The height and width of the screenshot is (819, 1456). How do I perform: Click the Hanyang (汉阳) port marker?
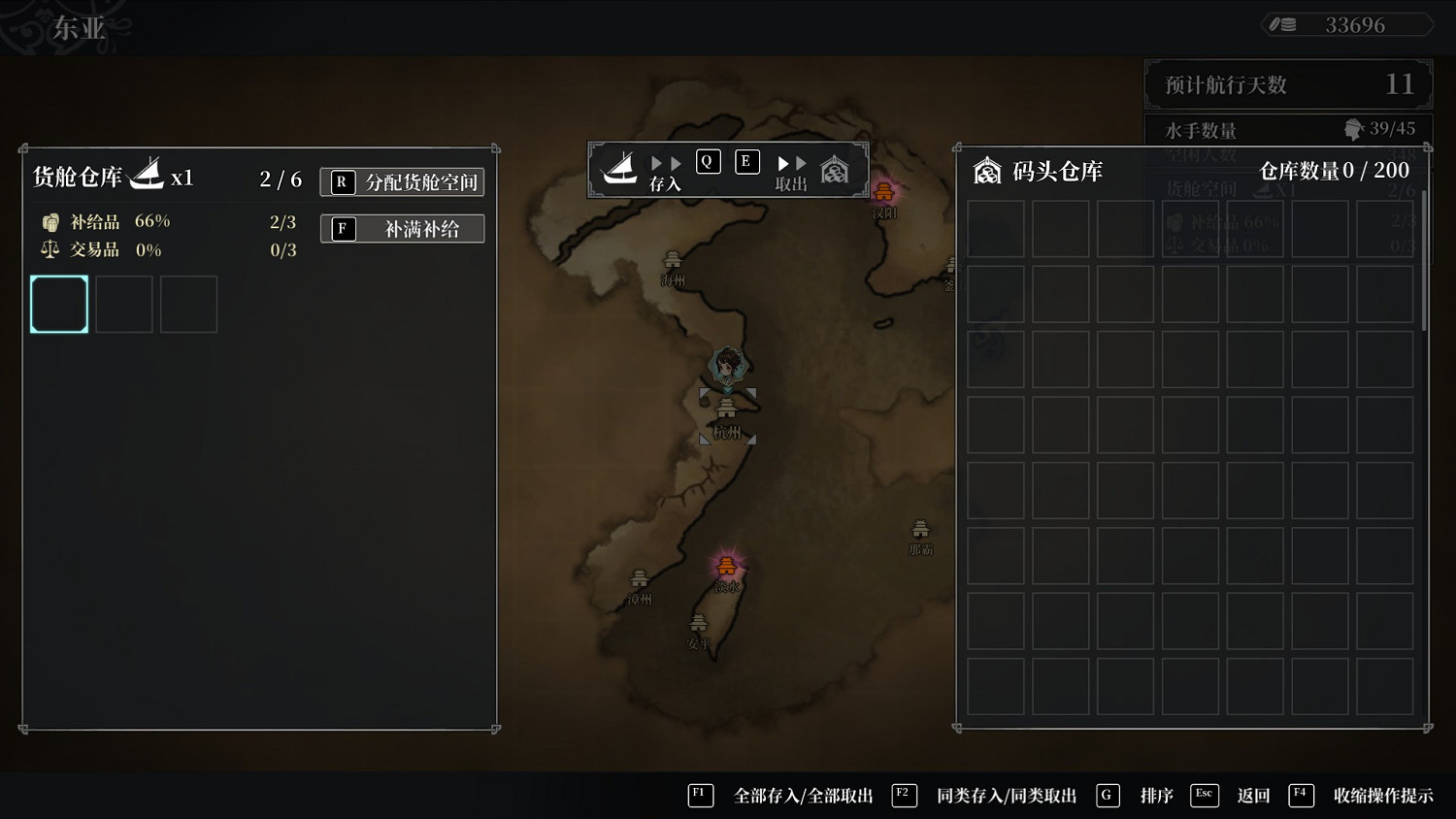pyautogui.click(x=884, y=192)
